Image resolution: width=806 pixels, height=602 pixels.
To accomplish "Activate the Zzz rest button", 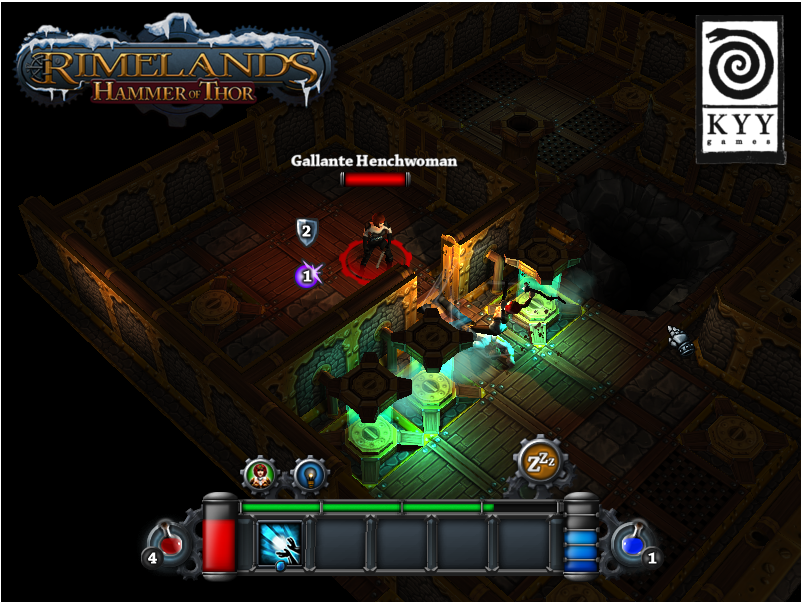I will click(540, 461).
